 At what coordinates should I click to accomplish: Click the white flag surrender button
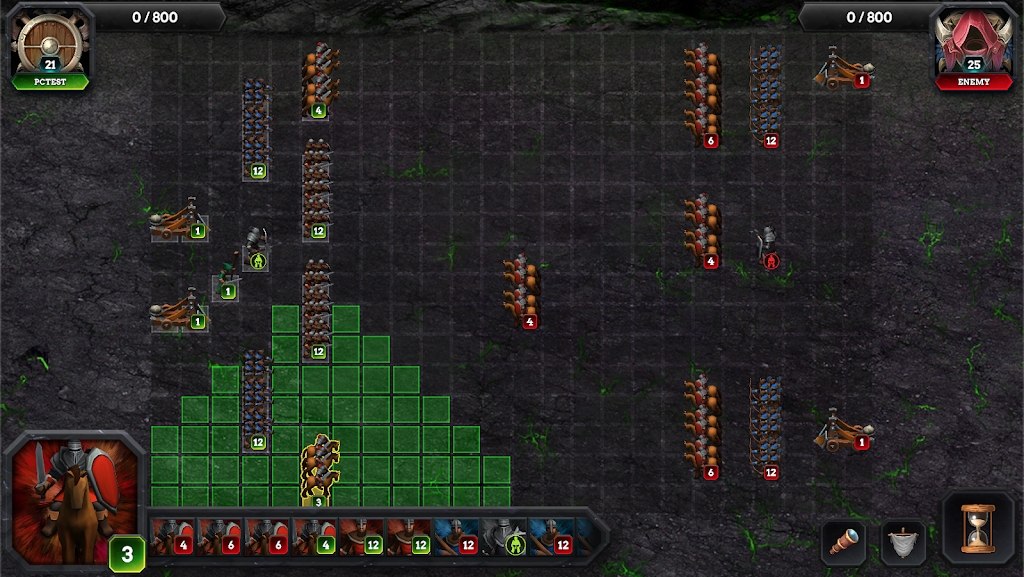coord(903,543)
